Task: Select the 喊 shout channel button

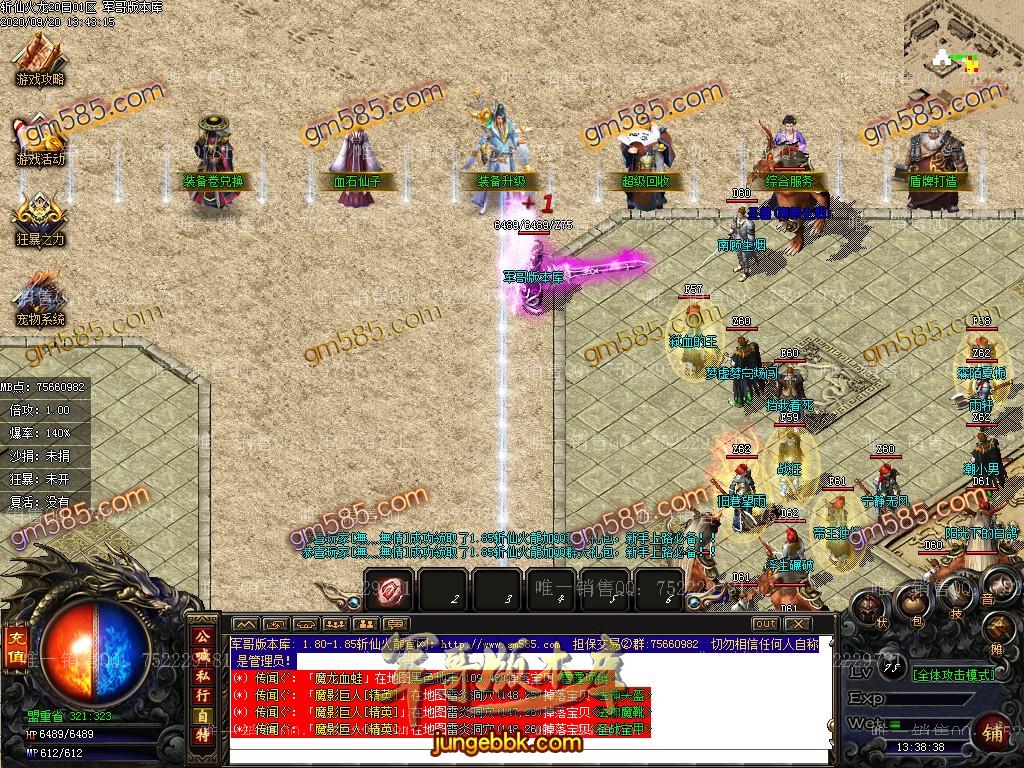Action: [201, 655]
